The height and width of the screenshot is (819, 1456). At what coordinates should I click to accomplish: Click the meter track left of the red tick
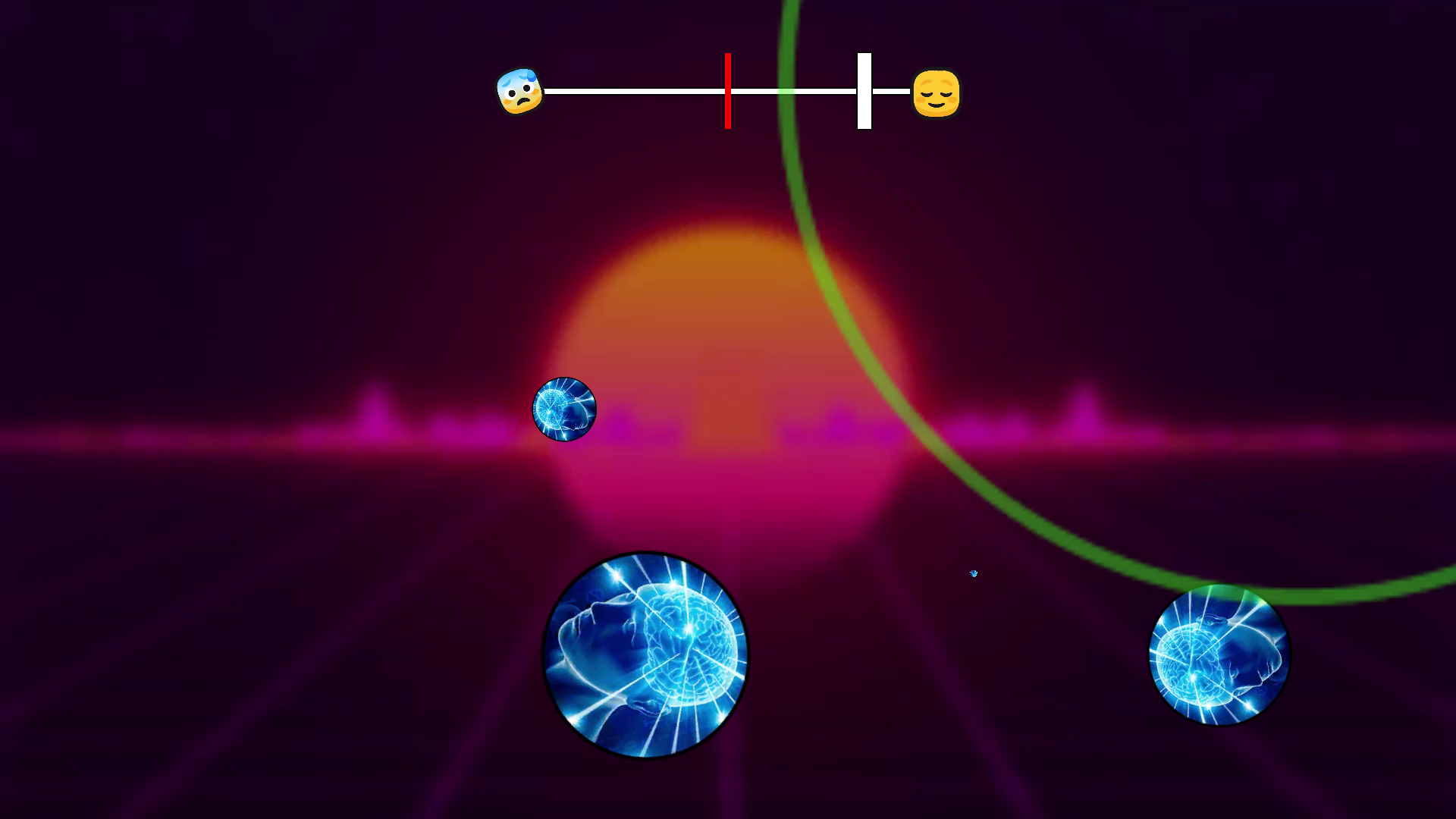point(637,91)
